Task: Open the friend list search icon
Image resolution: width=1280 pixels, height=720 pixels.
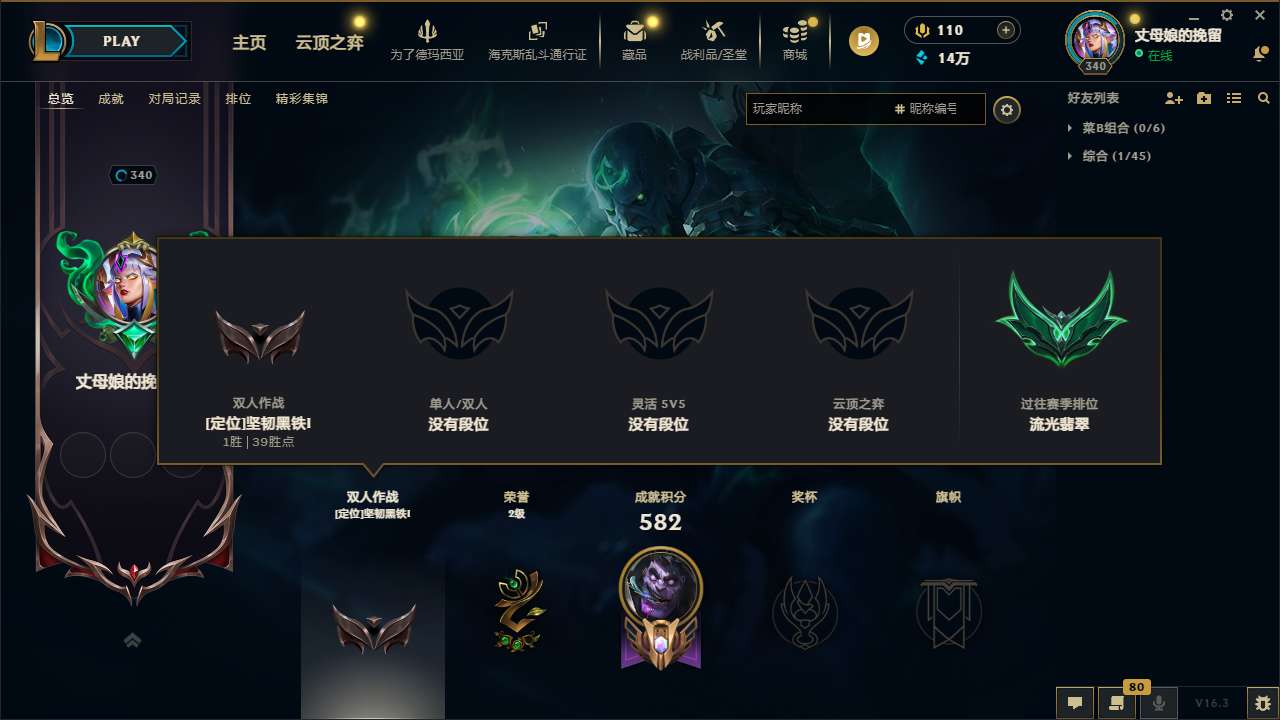Action: [1263, 98]
